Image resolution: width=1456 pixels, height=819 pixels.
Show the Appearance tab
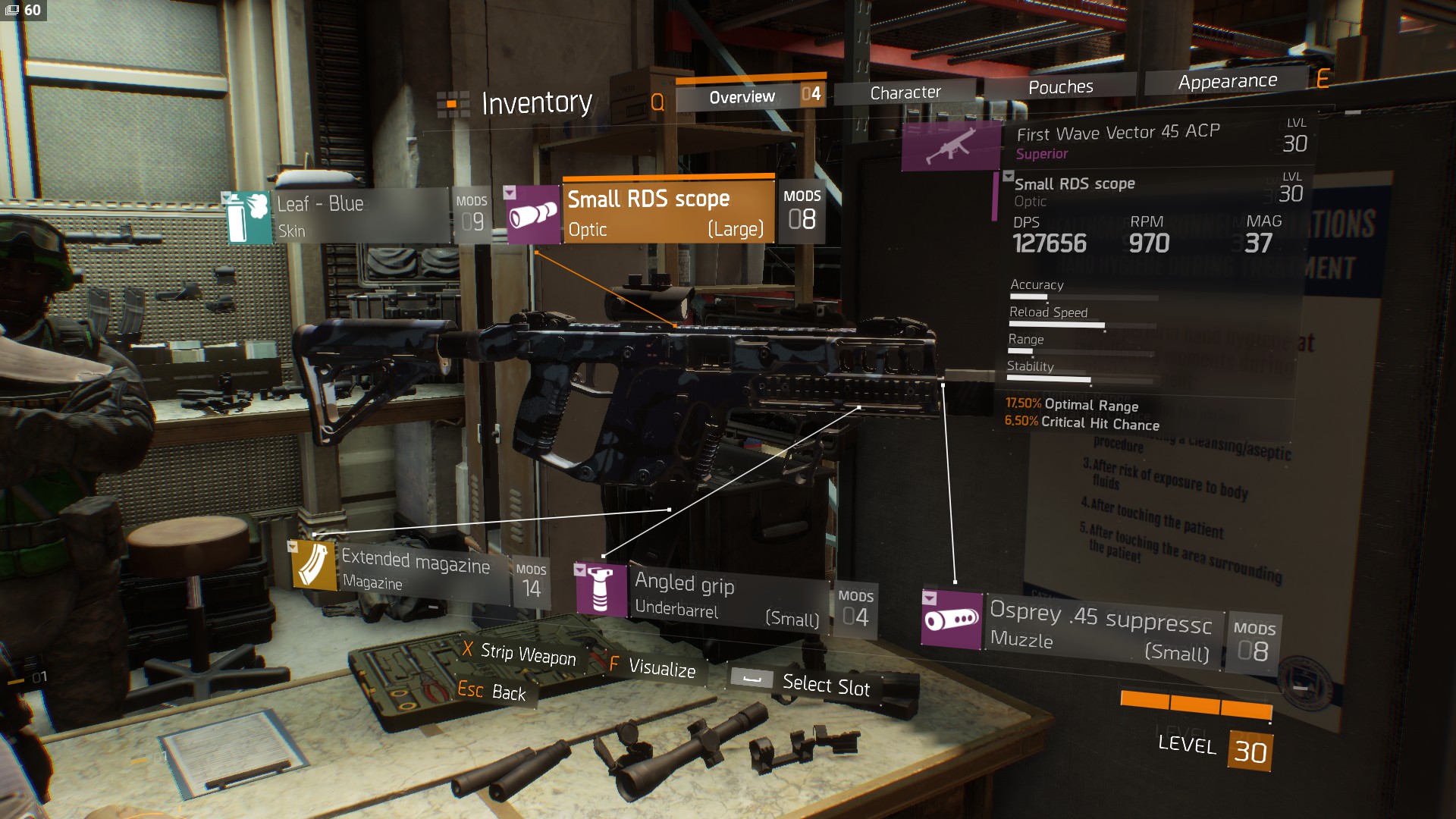coord(1227,81)
